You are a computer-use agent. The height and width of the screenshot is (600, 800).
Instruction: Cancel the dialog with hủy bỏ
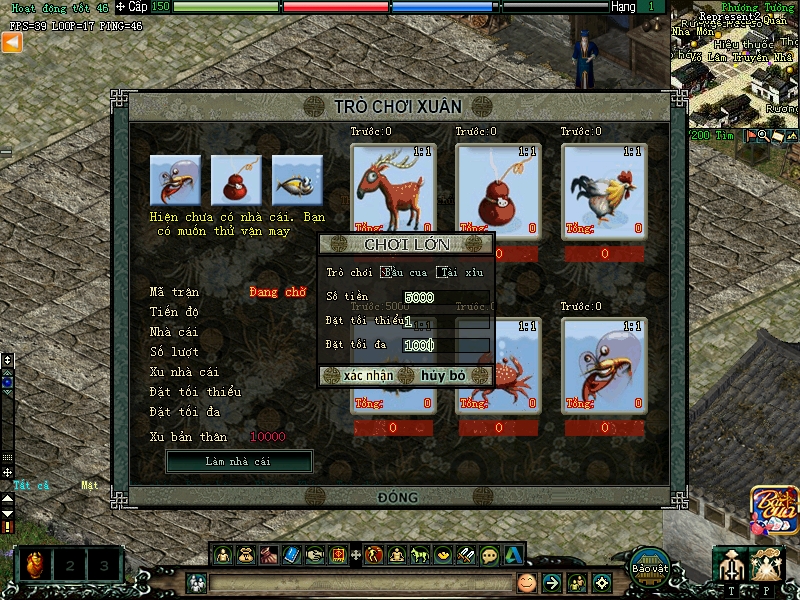pos(443,376)
